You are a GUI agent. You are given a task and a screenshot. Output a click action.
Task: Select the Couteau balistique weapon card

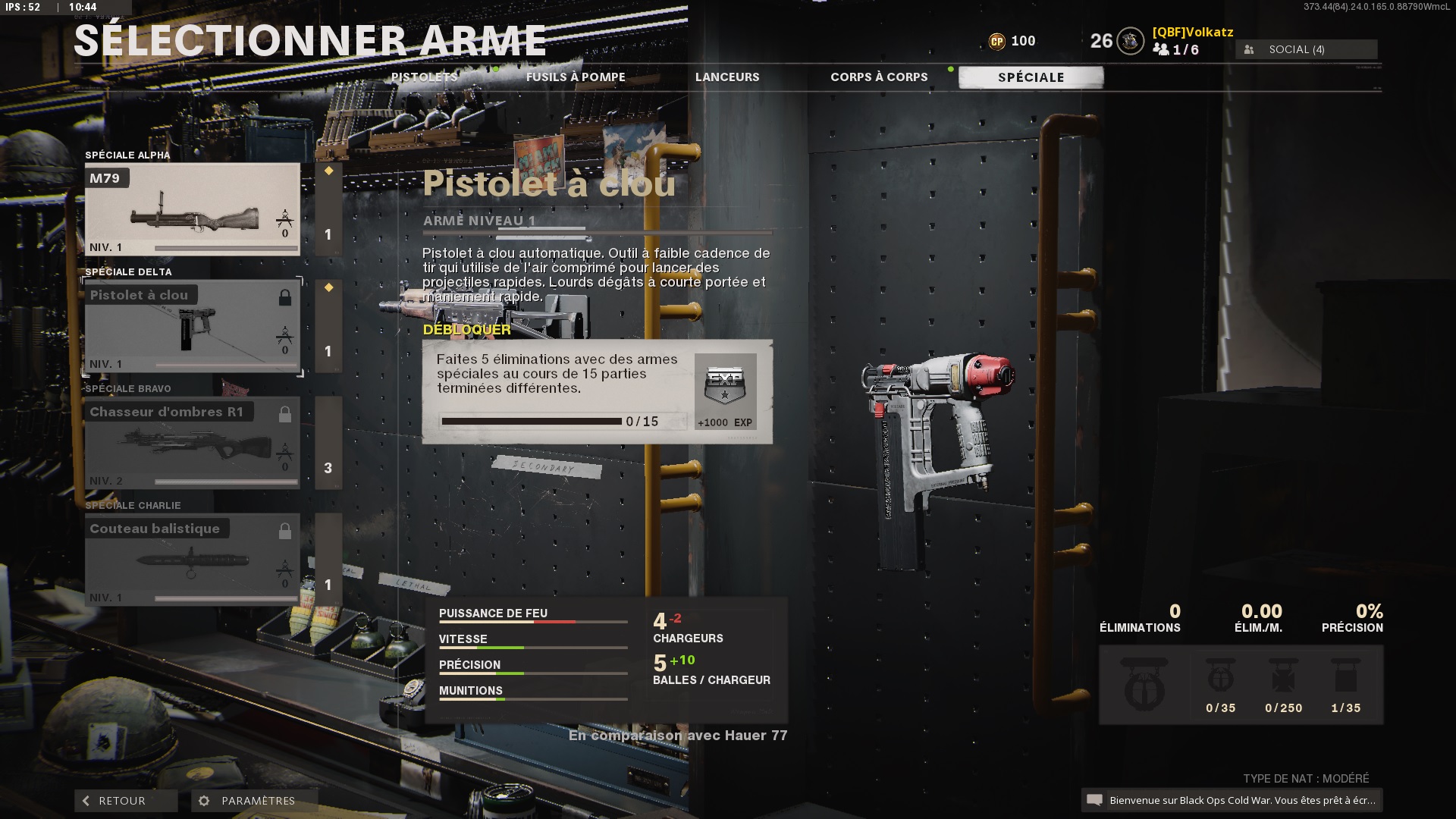(x=192, y=560)
